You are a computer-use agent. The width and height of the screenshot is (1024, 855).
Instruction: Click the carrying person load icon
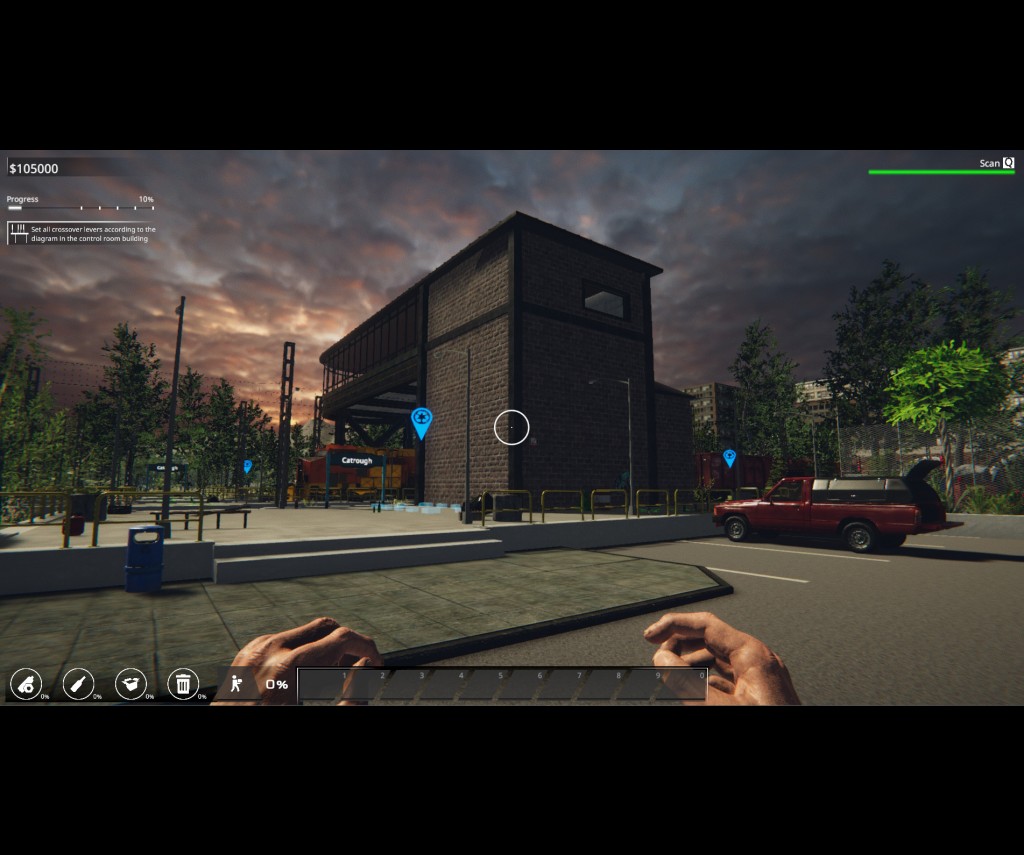[x=237, y=684]
